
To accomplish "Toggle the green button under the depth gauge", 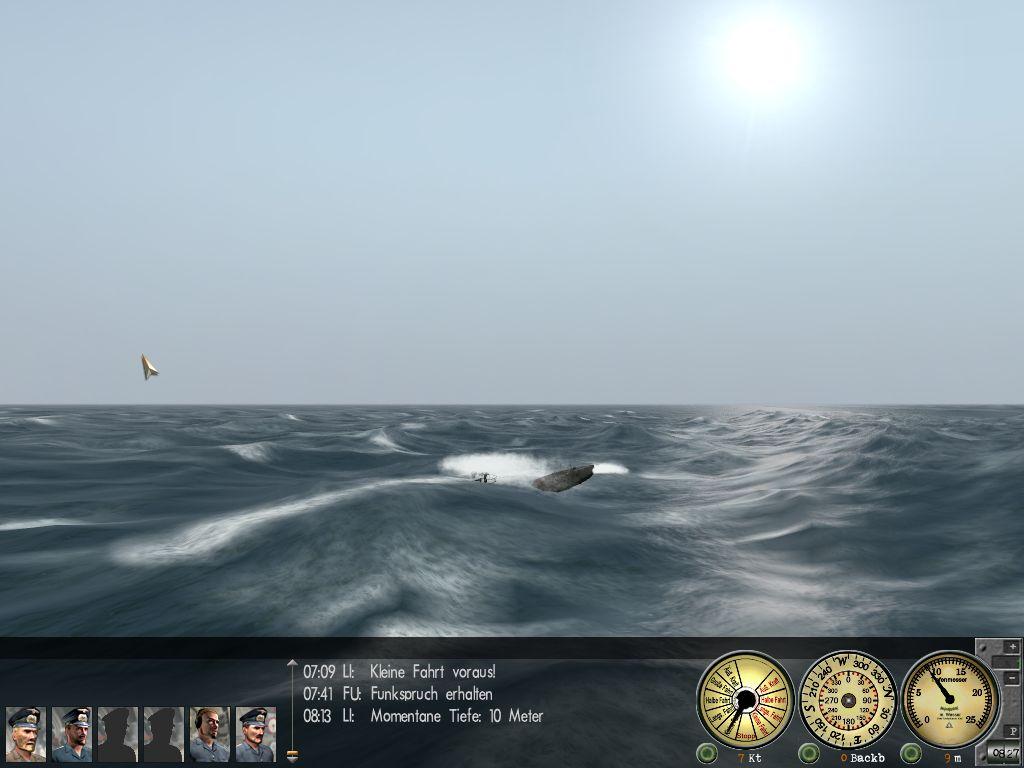I will pyautogui.click(x=911, y=753).
